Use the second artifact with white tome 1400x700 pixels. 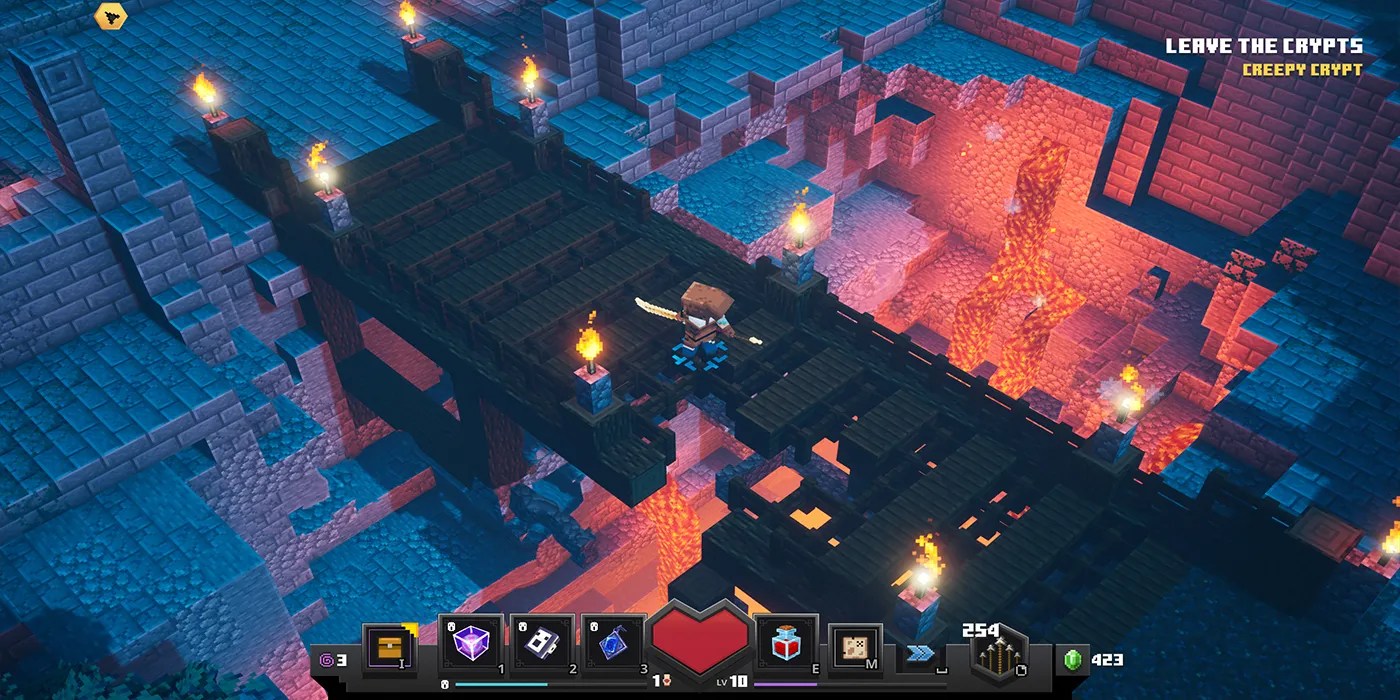541,642
